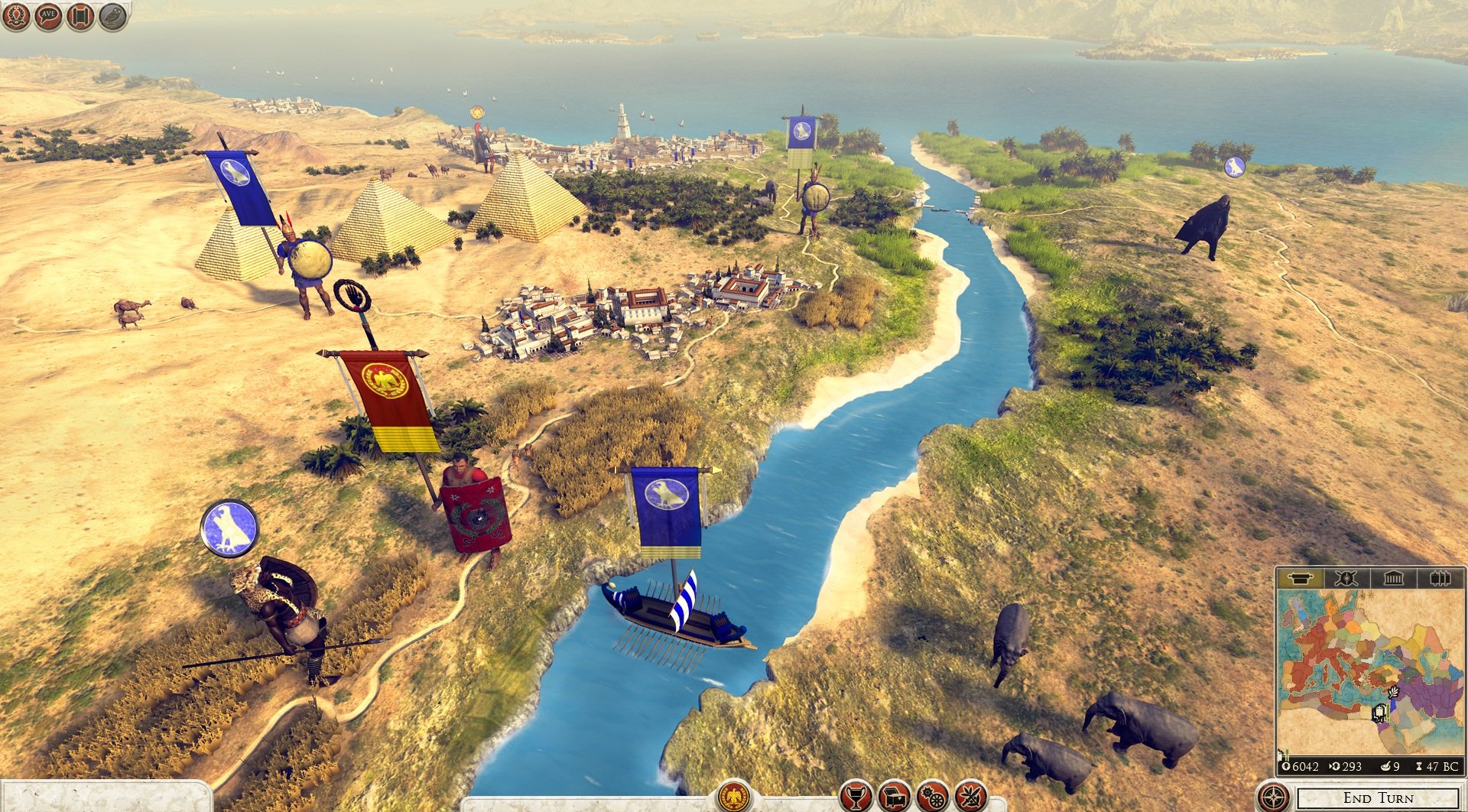
Task: Open the AVE speech bubble panel
Action: [x=47, y=15]
